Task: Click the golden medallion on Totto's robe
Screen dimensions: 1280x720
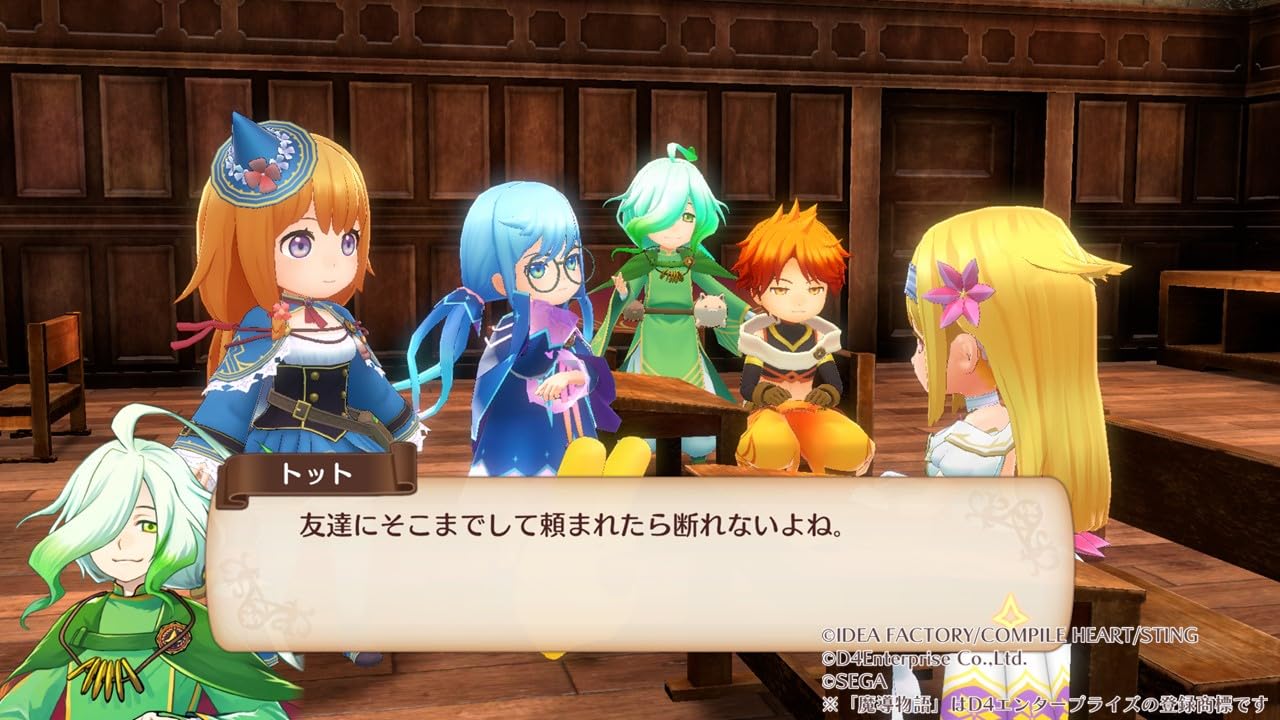Action: [x=173, y=637]
